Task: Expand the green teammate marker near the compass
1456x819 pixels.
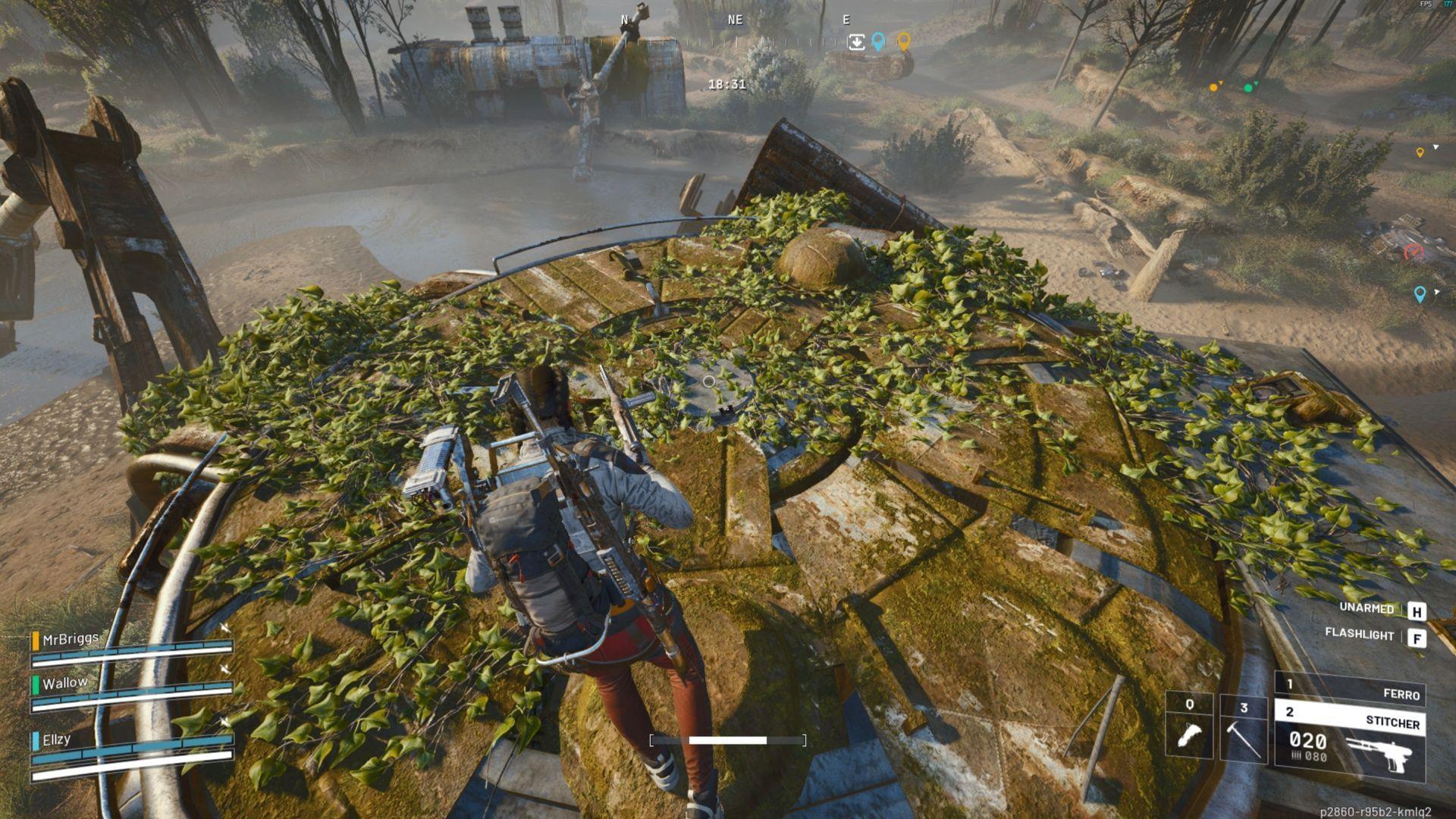Action: click(1247, 87)
